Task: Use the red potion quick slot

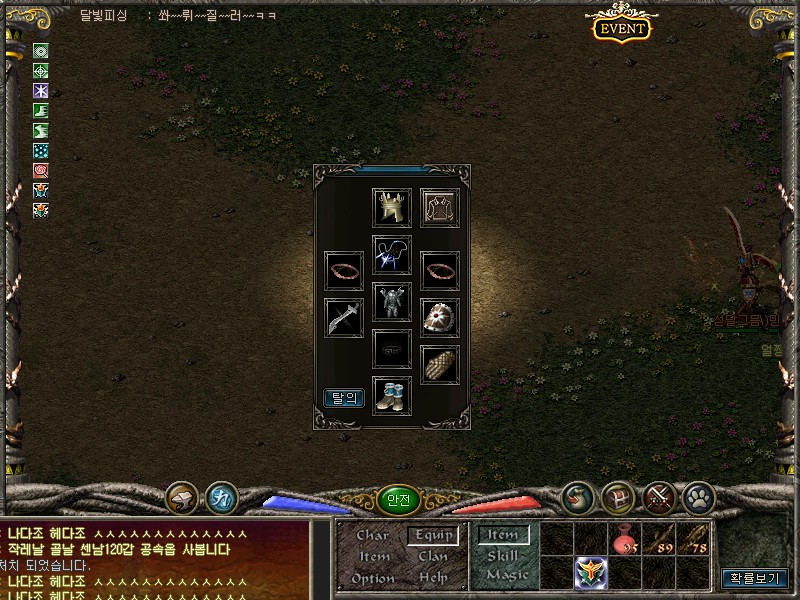Action: tap(625, 538)
